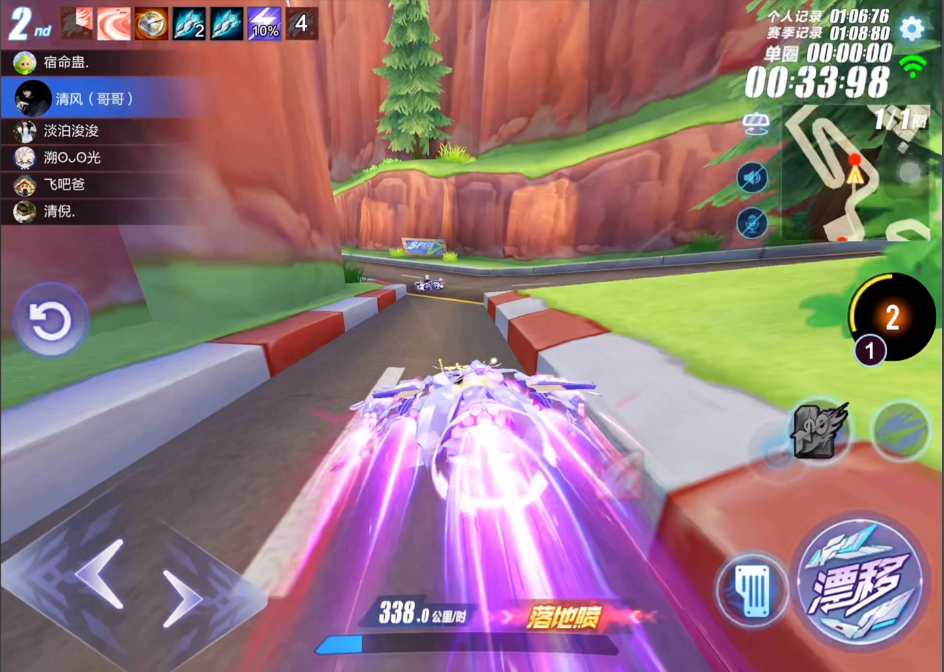Tap the gold coin buff icon
The width and height of the screenshot is (944, 672).
click(x=151, y=23)
